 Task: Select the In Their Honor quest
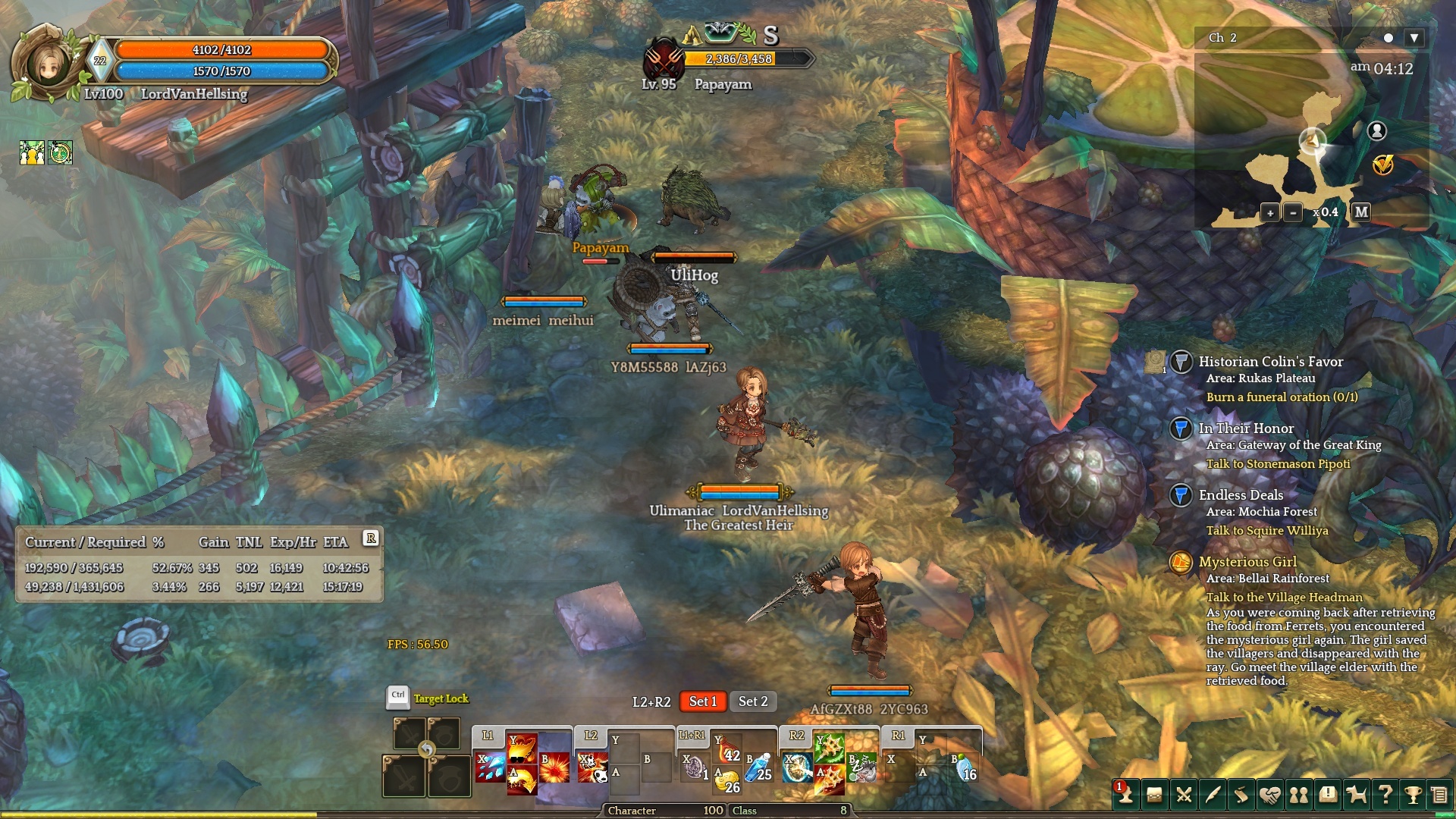coord(1246,428)
